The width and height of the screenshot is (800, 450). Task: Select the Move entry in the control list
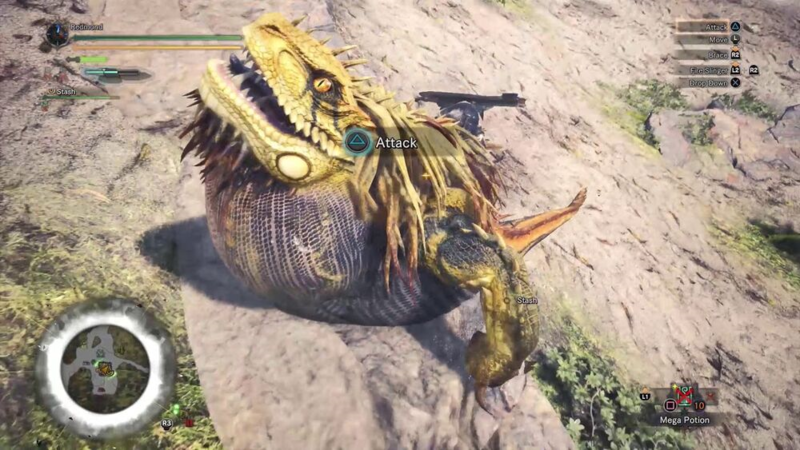(718, 40)
